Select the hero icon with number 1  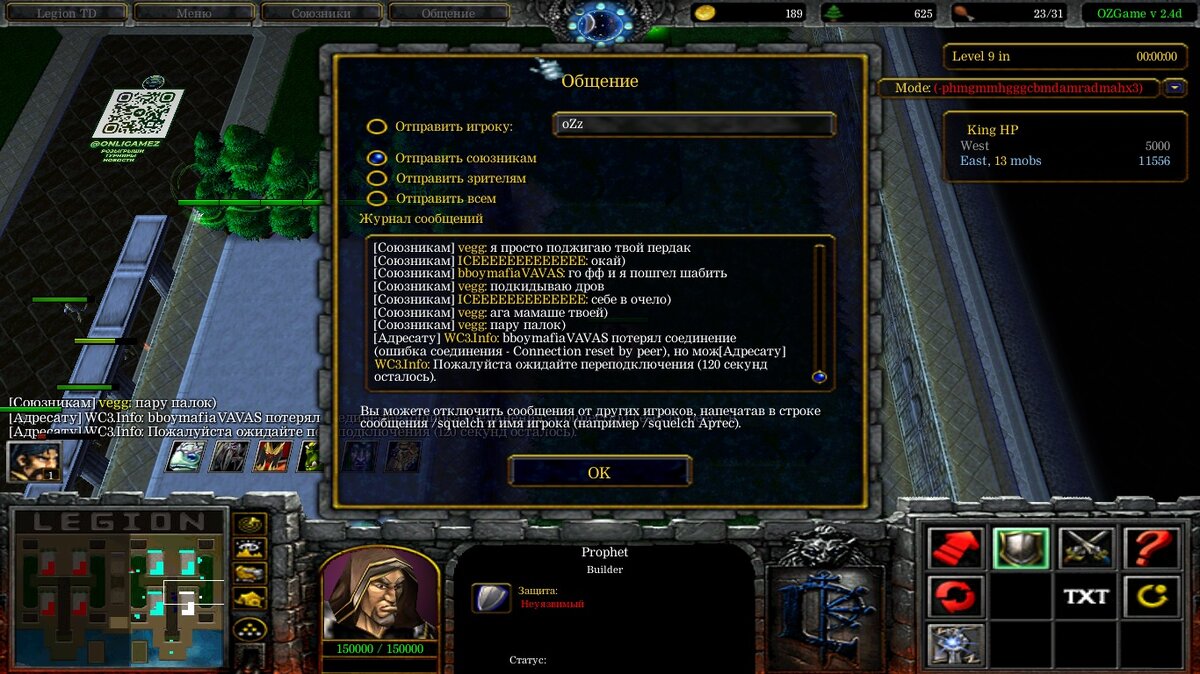click(x=34, y=460)
